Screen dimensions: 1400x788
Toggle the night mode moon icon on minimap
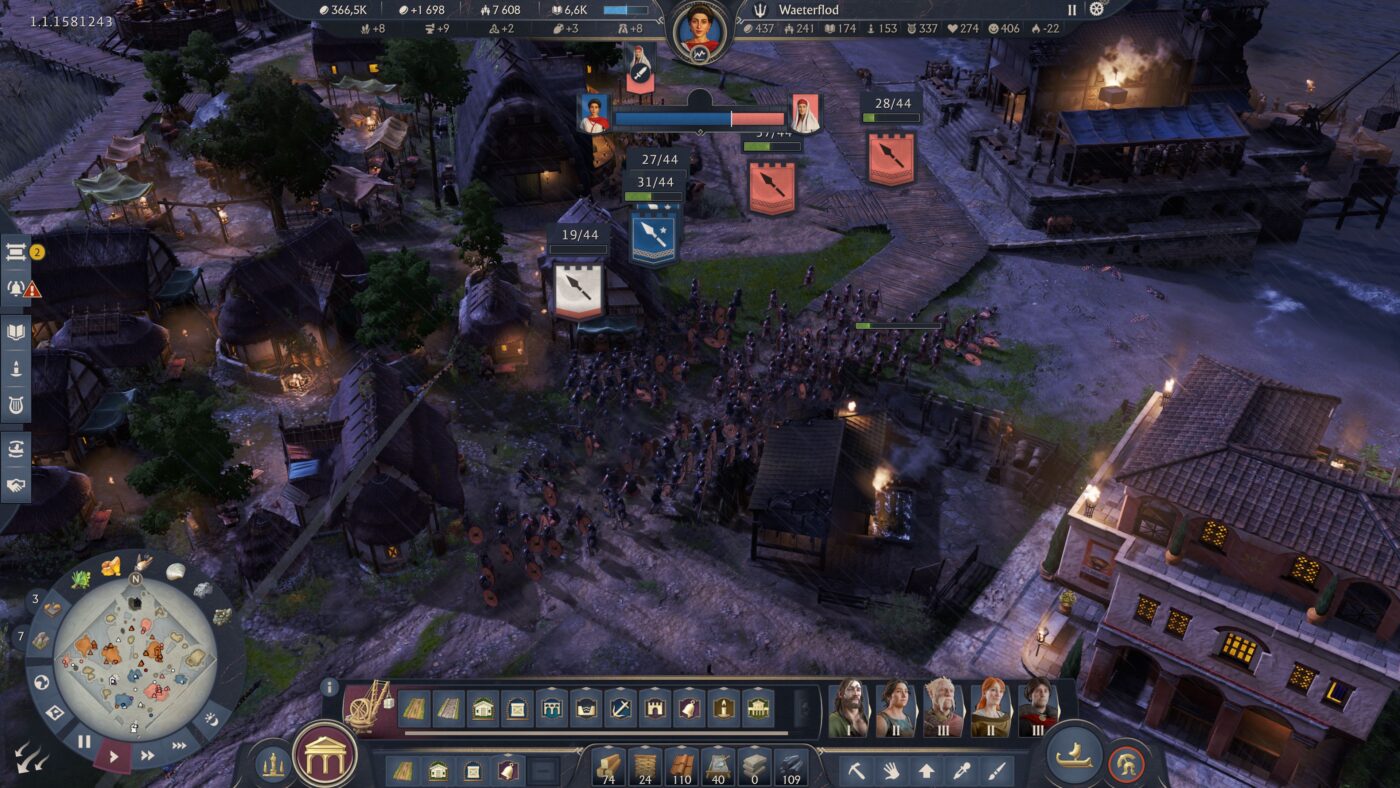[x=212, y=720]
